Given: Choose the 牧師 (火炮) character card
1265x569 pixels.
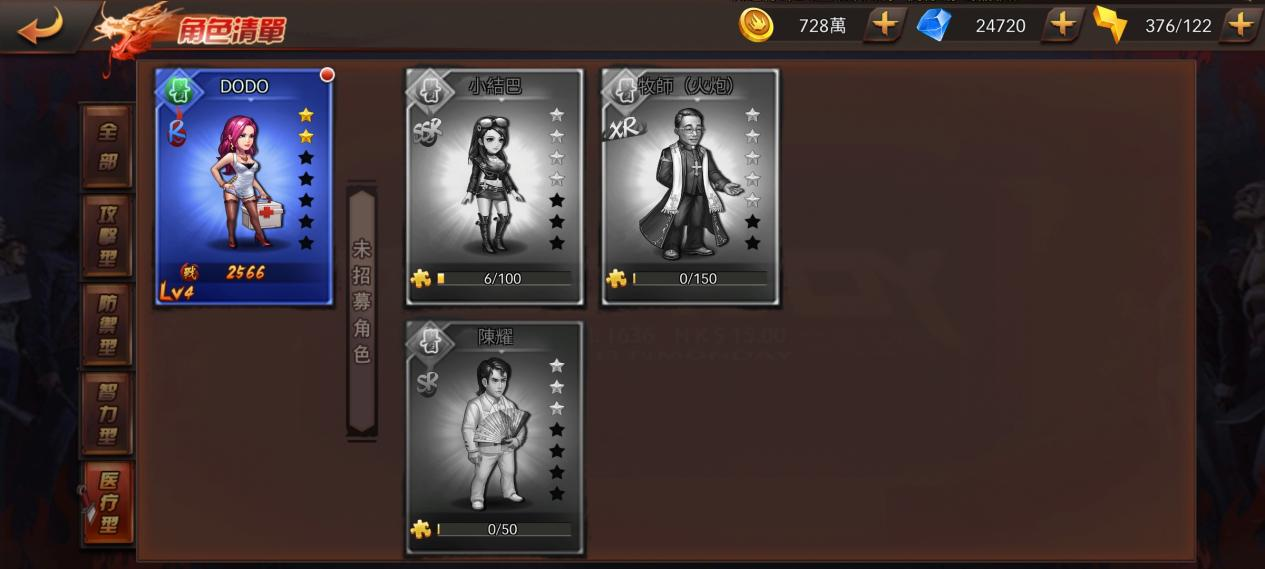Looking at the screenshot, I should (x=690, y=188).
